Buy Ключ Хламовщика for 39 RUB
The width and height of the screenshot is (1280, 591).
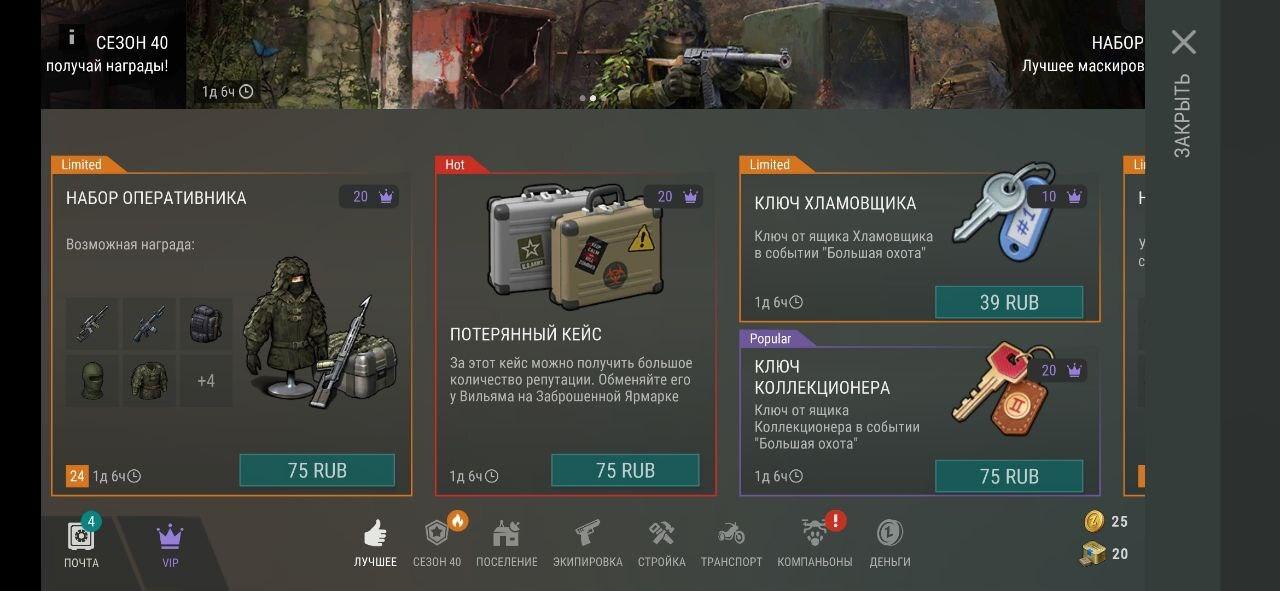pyautogui.click(x=1008, y=302)
